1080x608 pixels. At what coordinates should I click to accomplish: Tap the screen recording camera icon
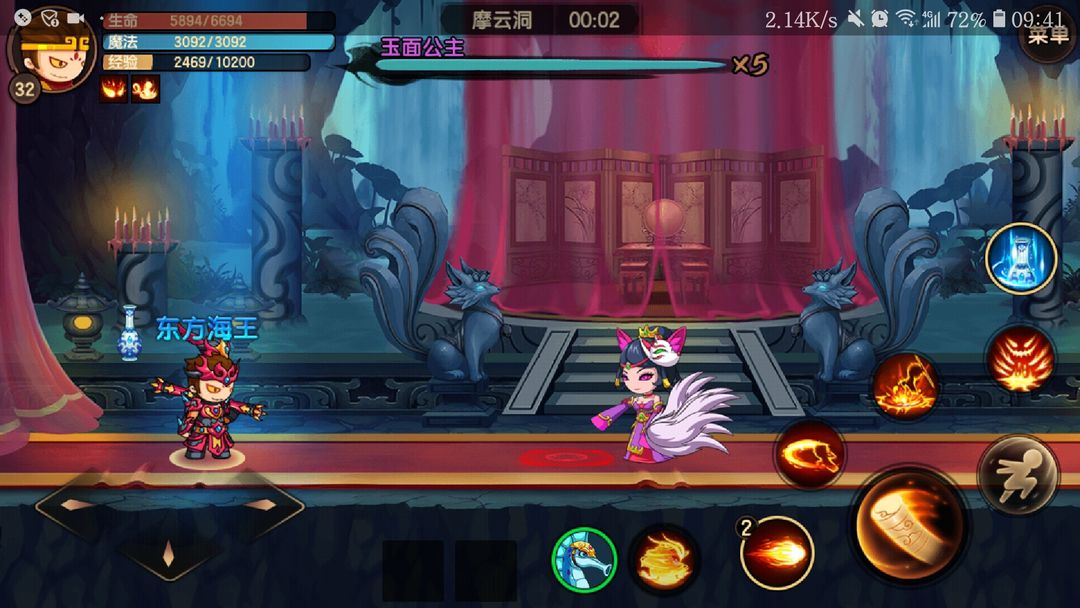click(x=75, y=18)
